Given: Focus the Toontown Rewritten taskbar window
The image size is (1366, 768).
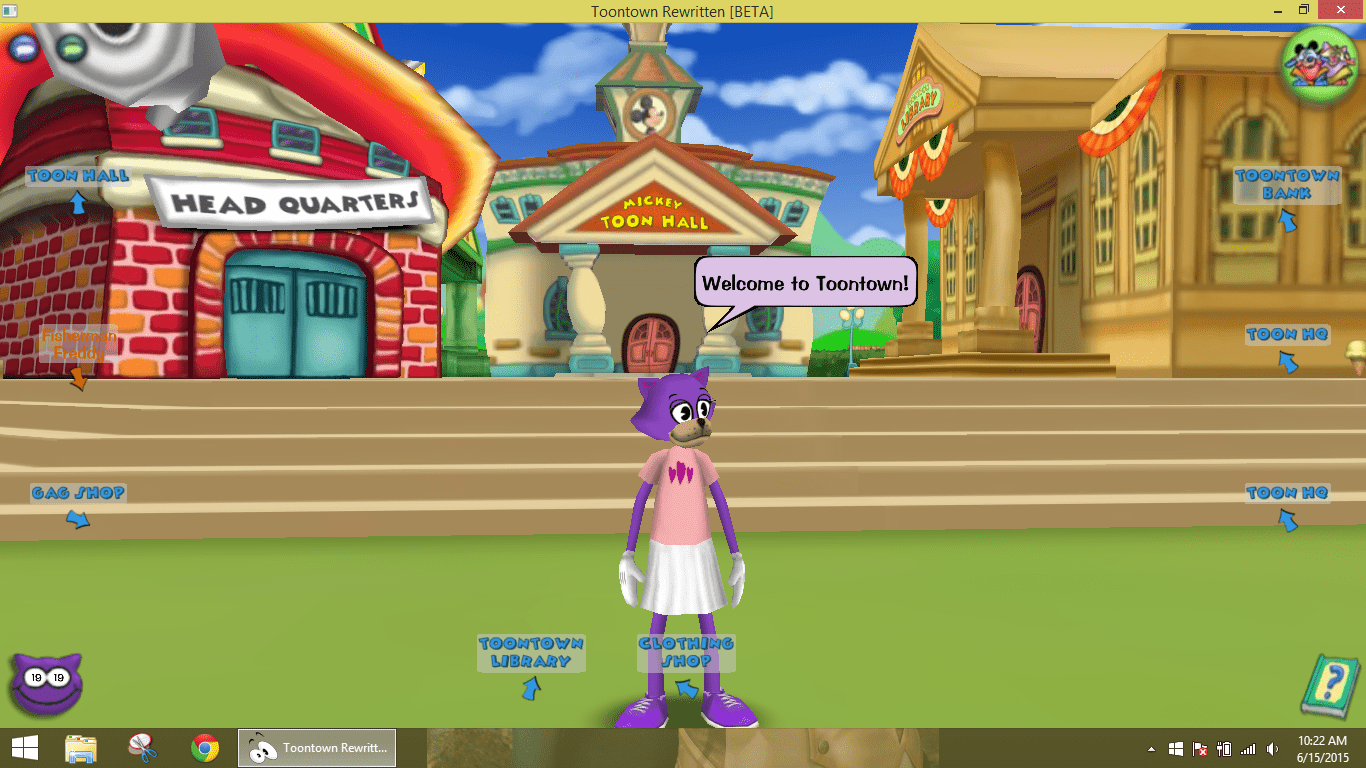Looking at the screenshot, I should 316,747.
